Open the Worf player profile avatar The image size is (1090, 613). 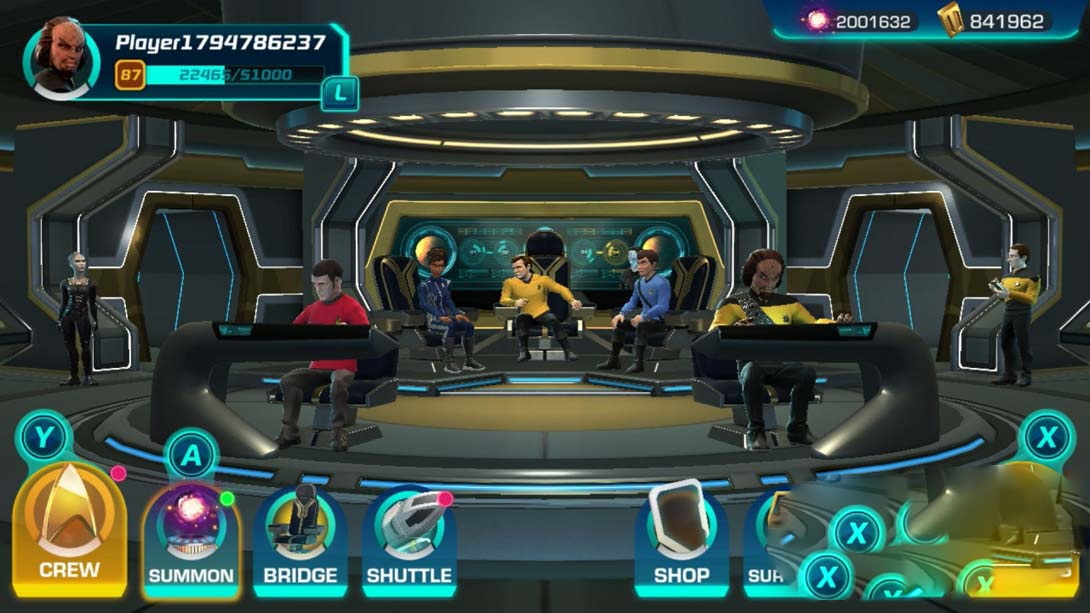point(61,59)
